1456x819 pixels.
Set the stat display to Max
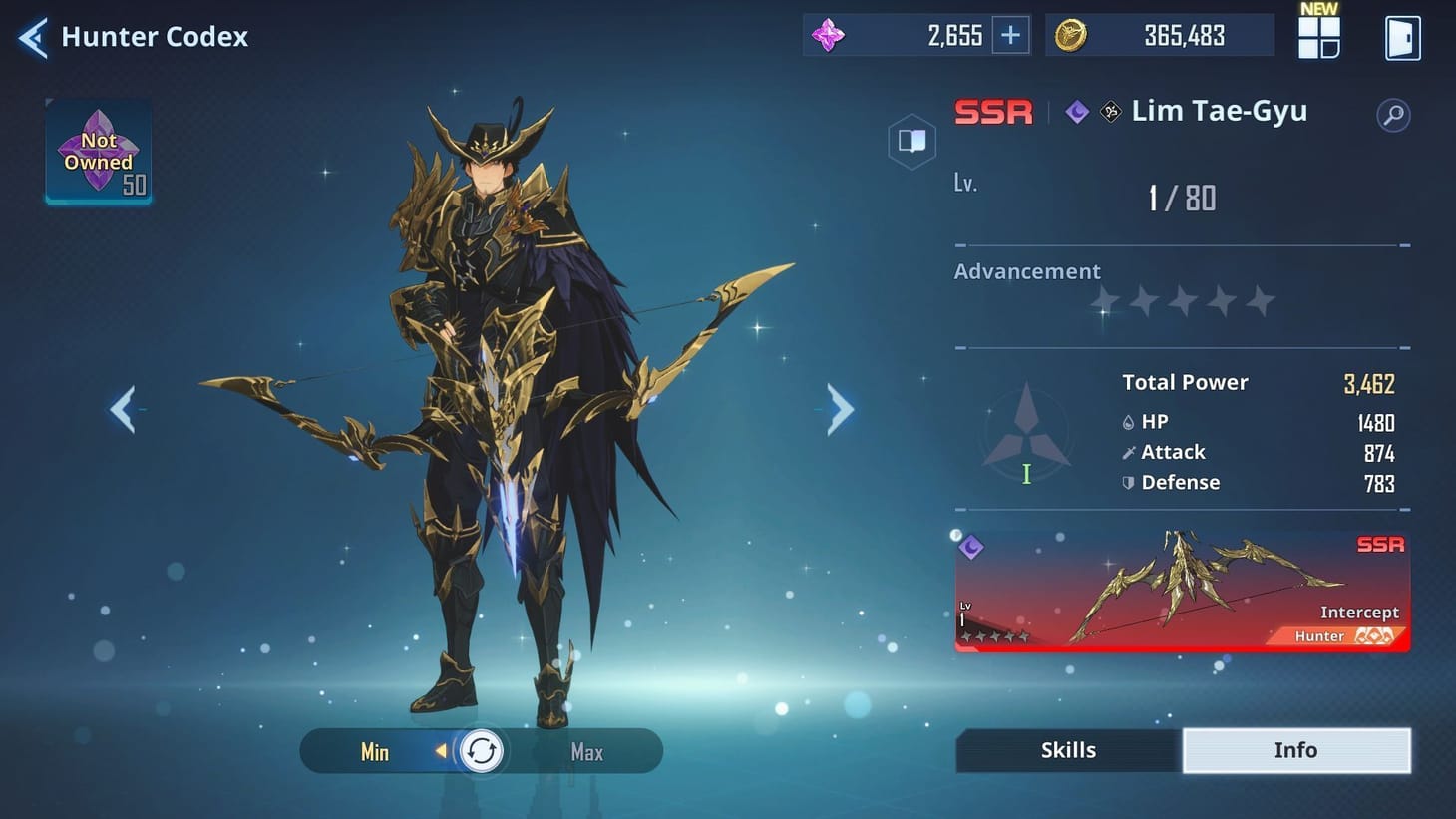pyautogui.click(x=586, y=752)
